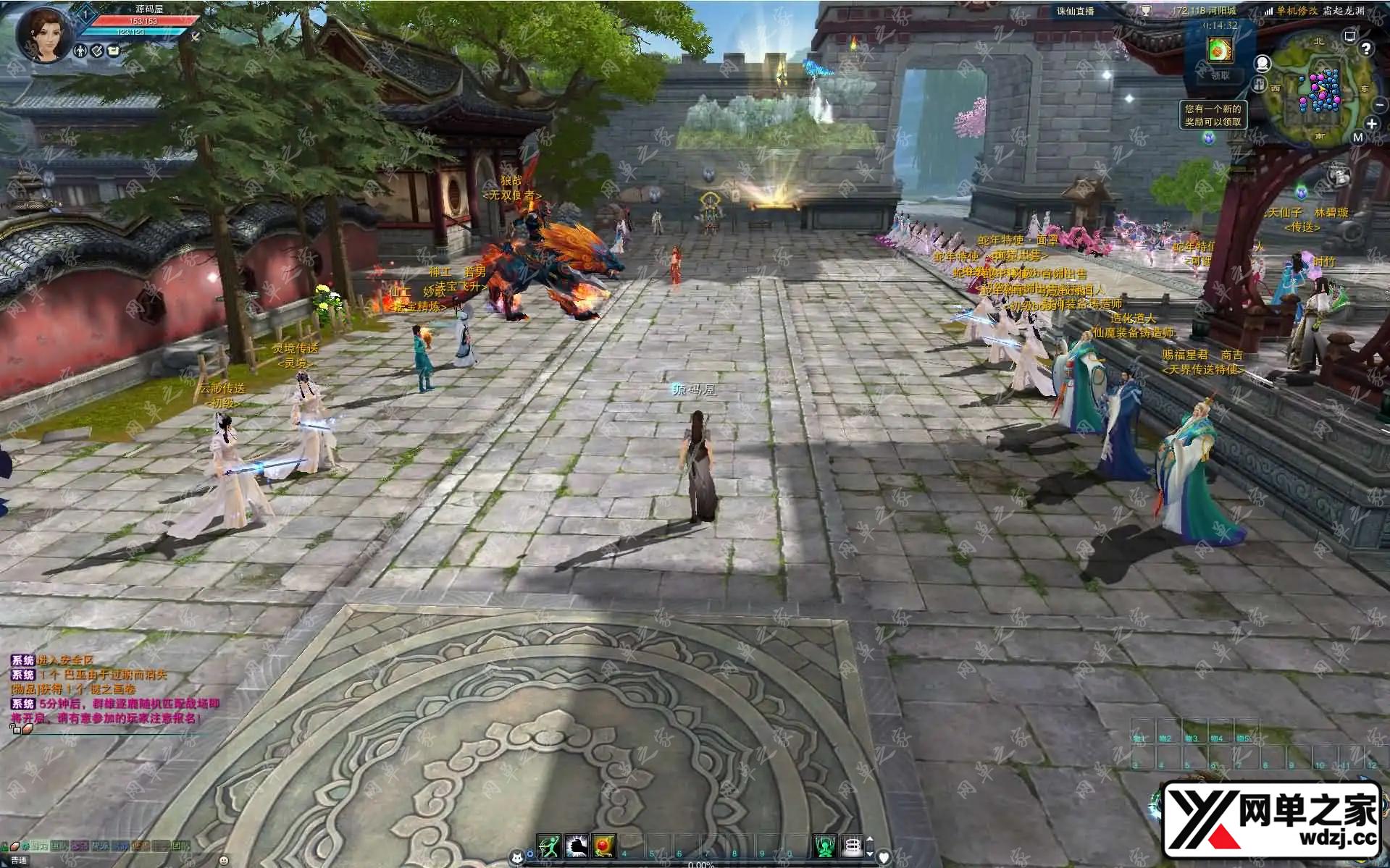Image resolution: width=1390 pixels, height=868 pixels.
Task: Zoom in the minimap with plus button
Action: [1371, 124]
